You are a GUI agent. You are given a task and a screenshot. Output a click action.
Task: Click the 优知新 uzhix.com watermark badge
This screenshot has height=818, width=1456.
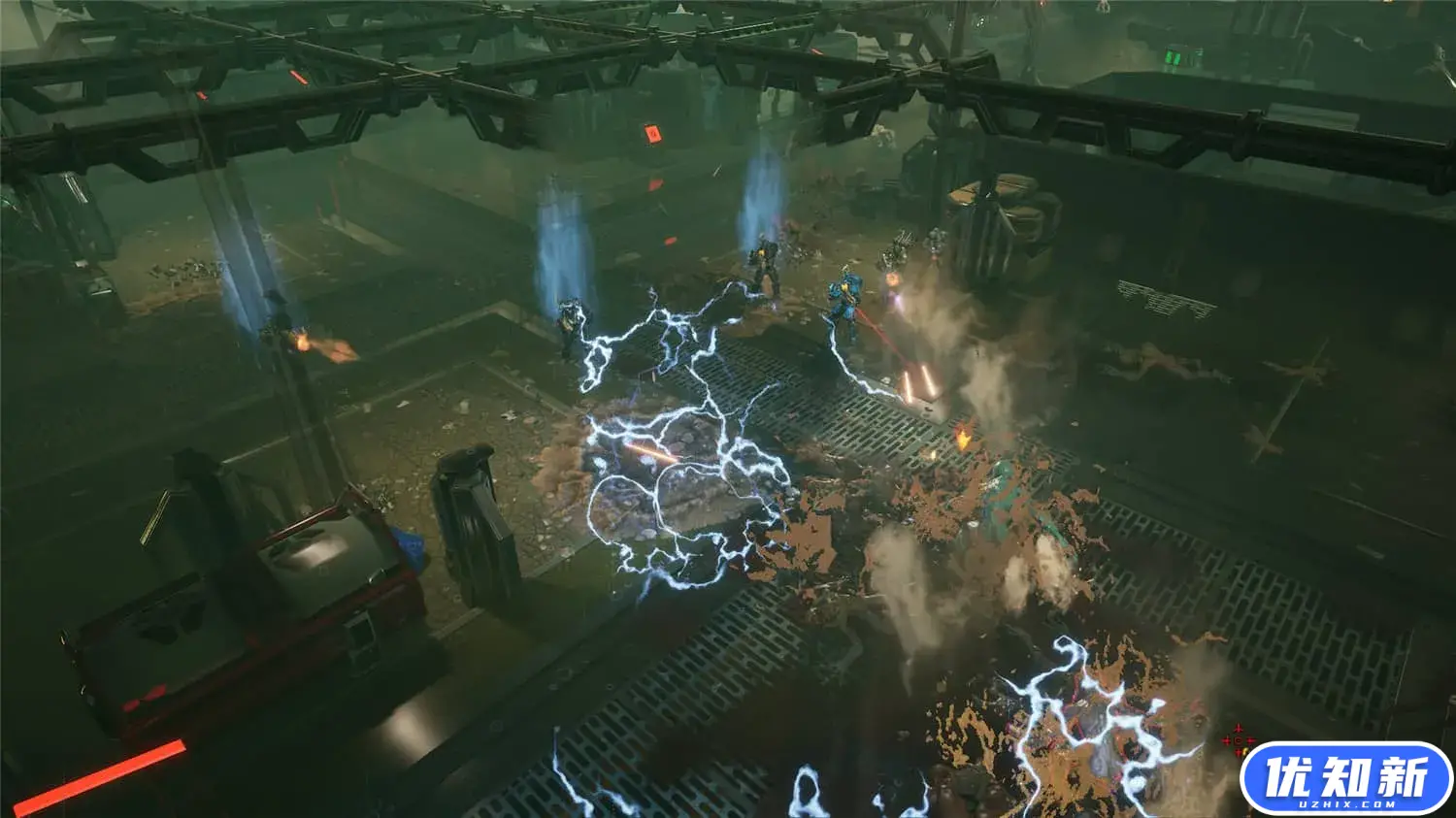1345,779
